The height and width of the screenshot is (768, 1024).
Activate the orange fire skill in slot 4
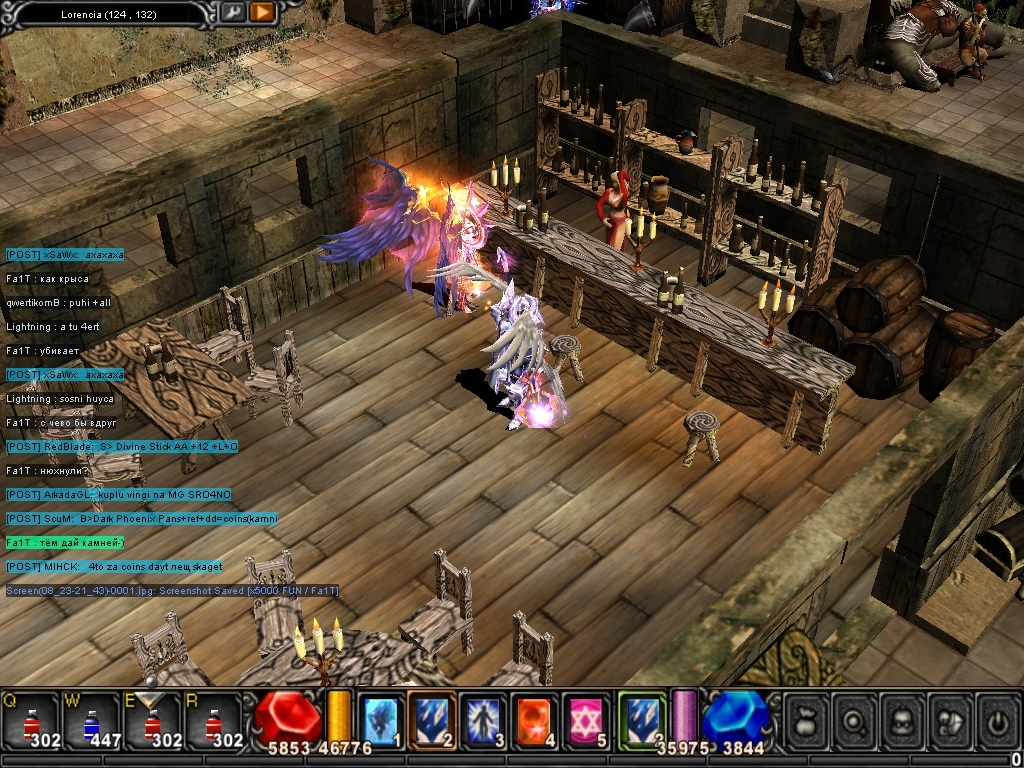click(x=537, y=720)
